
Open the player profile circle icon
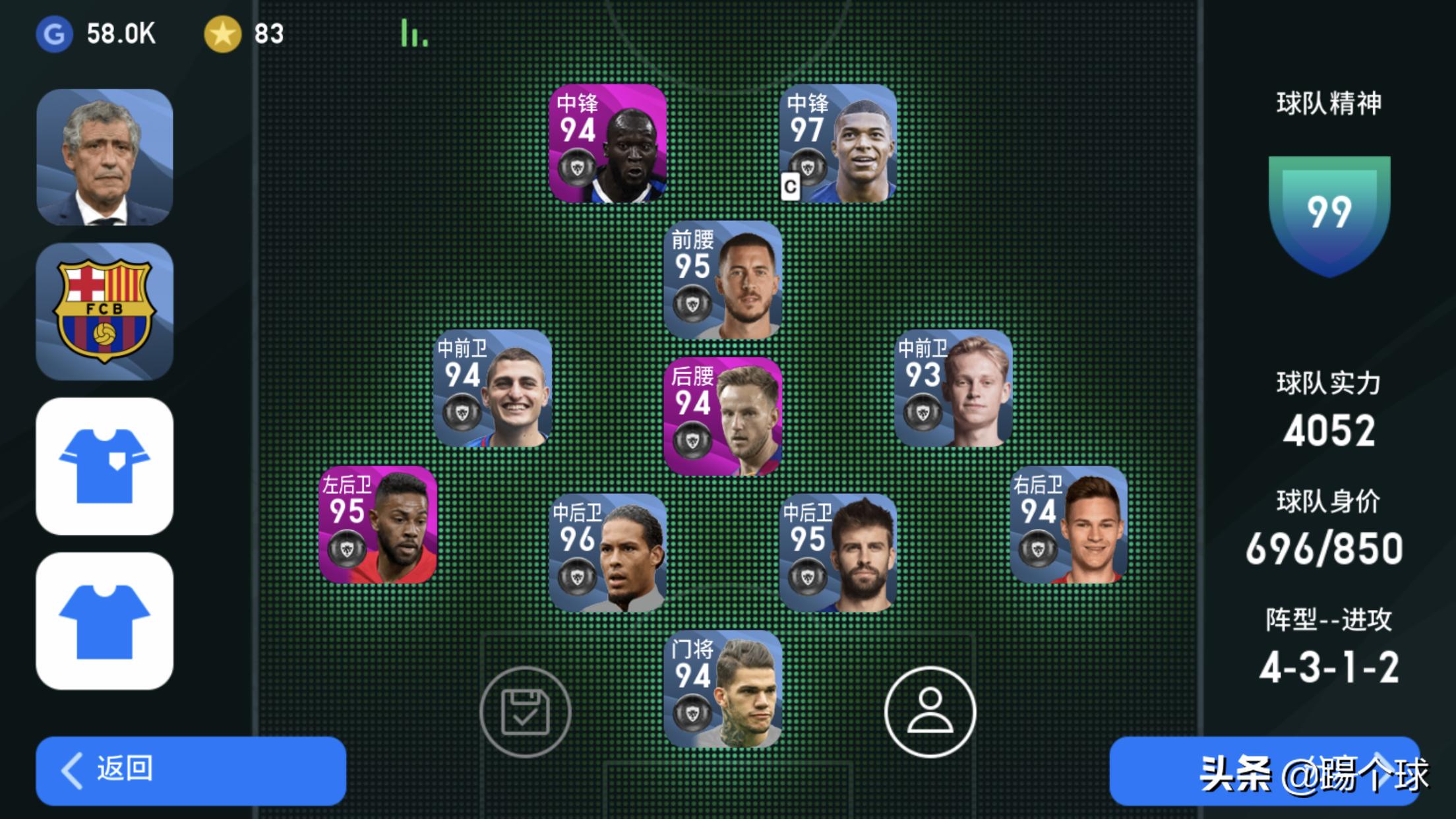929,712
